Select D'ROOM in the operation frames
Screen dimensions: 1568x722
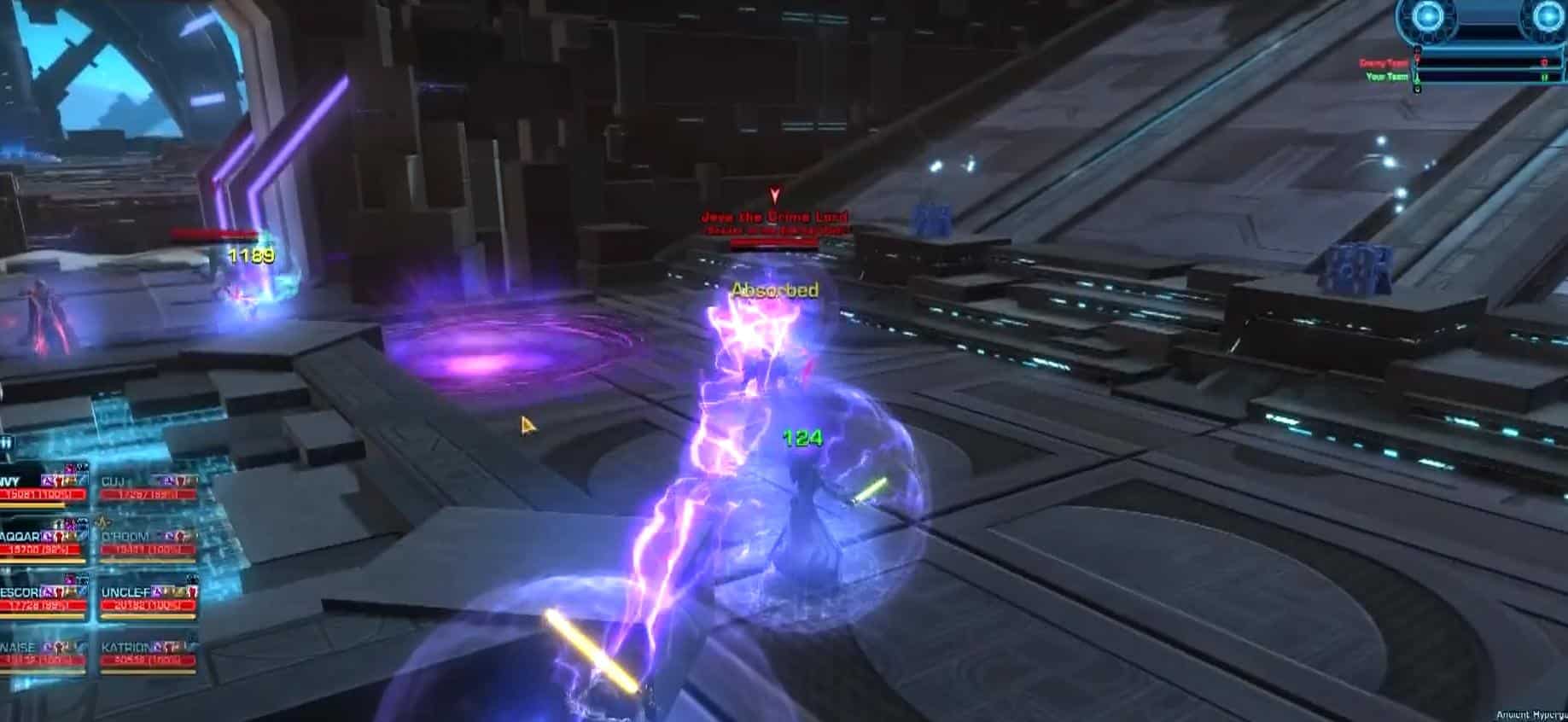click(x=148, y=544)
